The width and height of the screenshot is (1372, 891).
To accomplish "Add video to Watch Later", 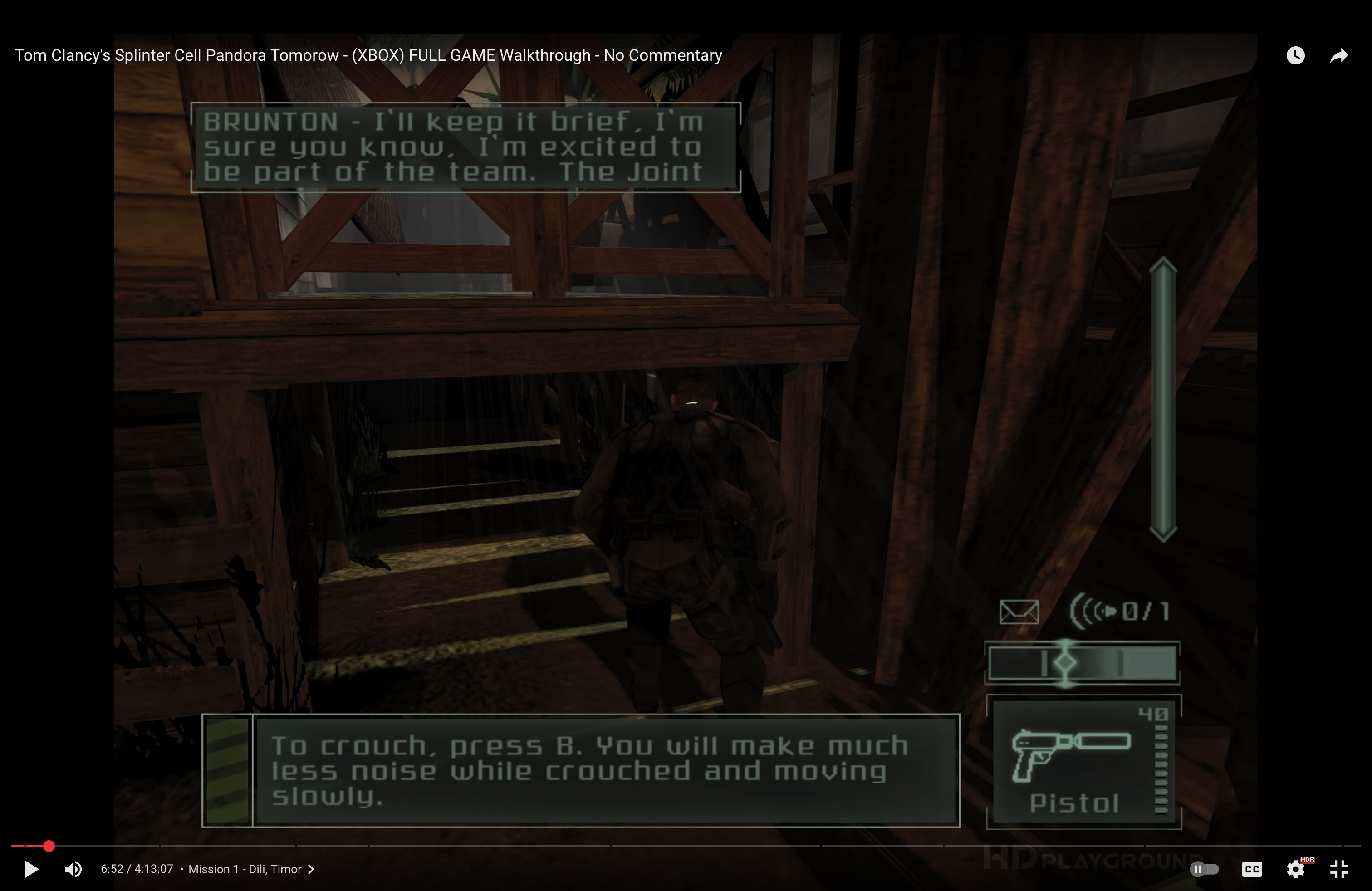I will (1295, 55).
